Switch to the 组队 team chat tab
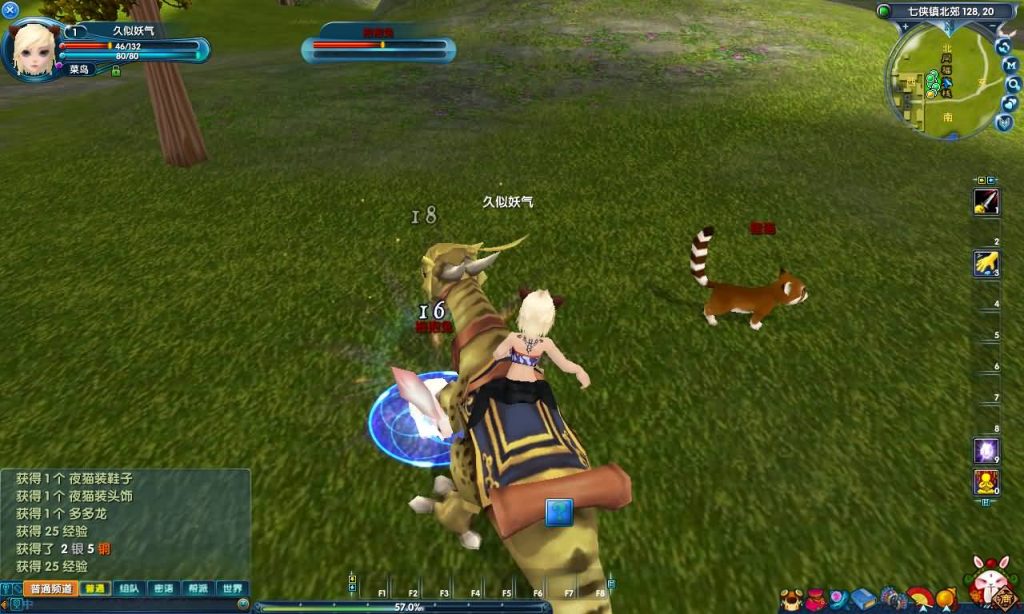Viewport: 1024px width, 614px height. (128, 589)
